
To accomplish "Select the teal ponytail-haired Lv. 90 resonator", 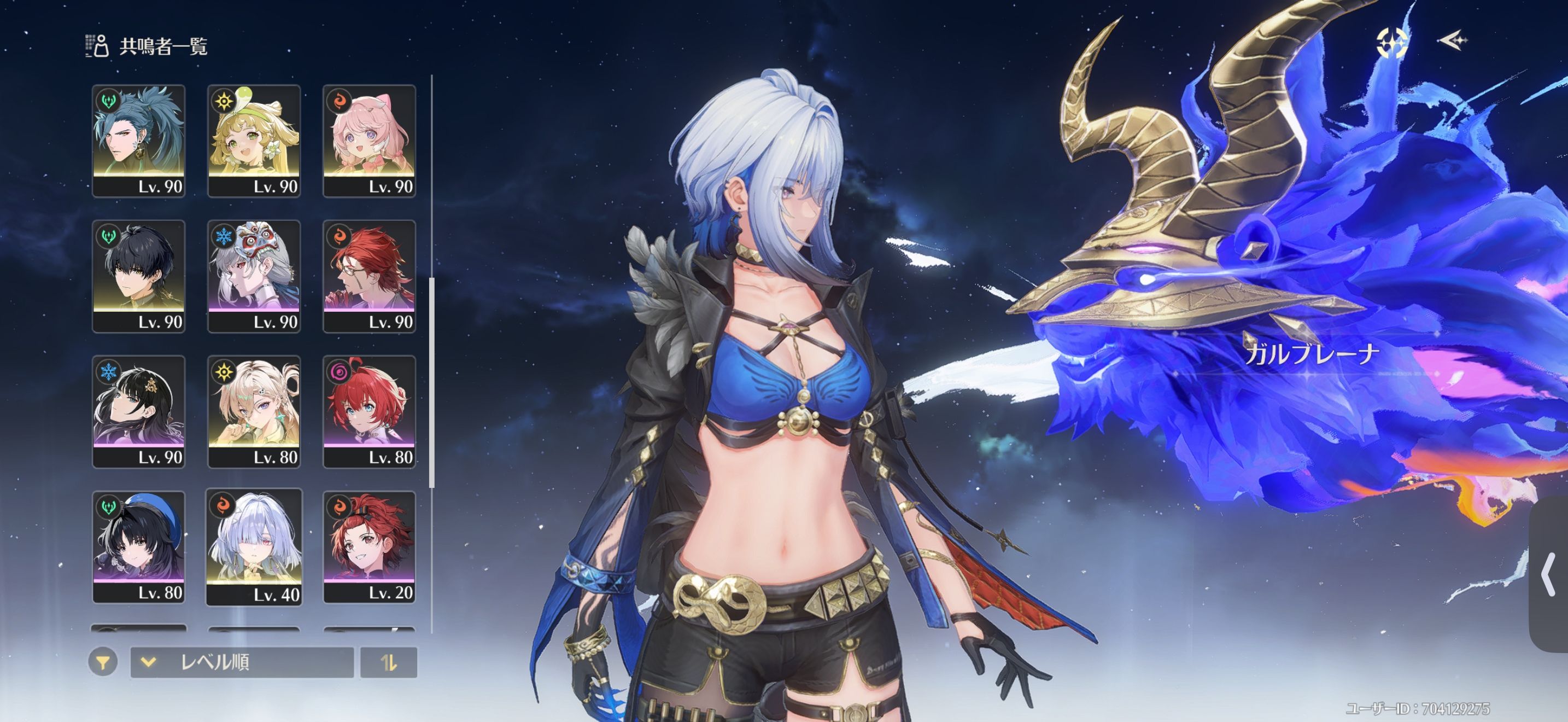I will pyautogui.click(x=138, y=141).
